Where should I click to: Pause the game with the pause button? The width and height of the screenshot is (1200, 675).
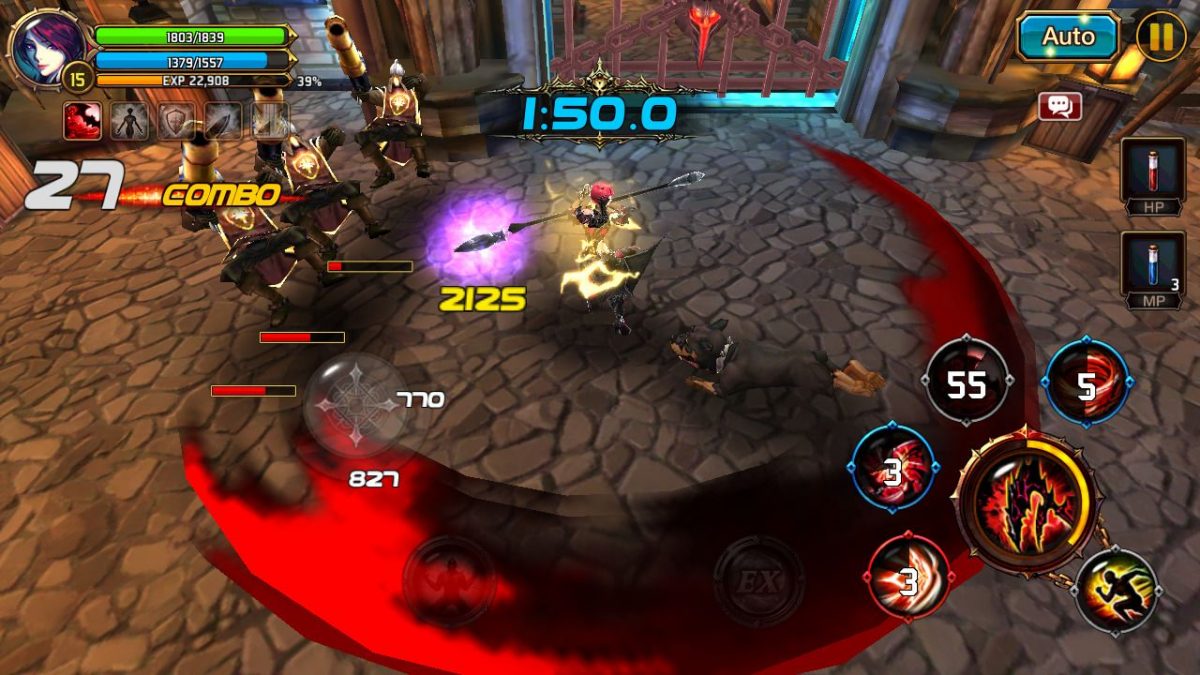1161,37
